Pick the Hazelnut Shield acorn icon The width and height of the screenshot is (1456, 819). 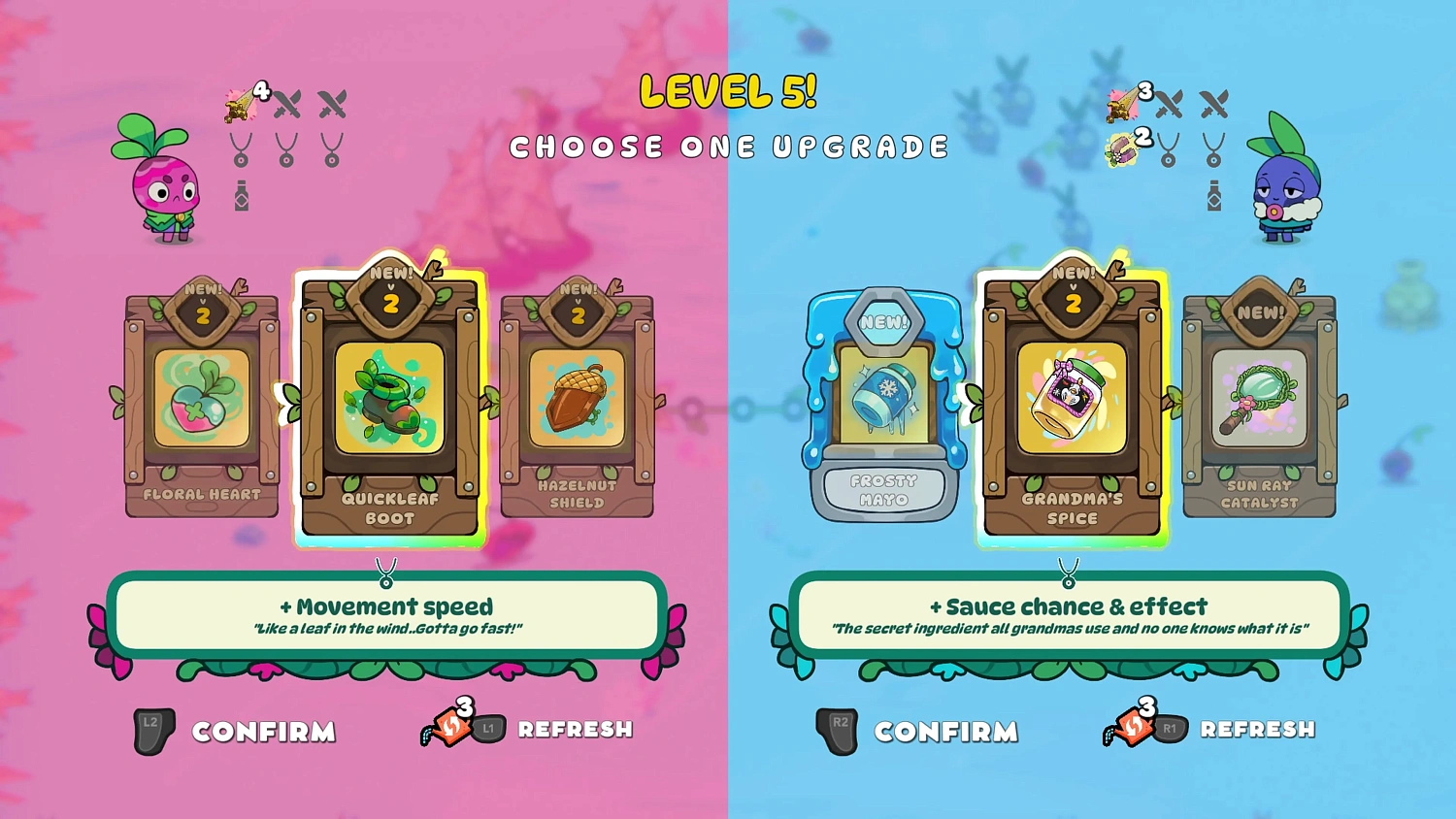pyautogui.click(x=577, y=400)
